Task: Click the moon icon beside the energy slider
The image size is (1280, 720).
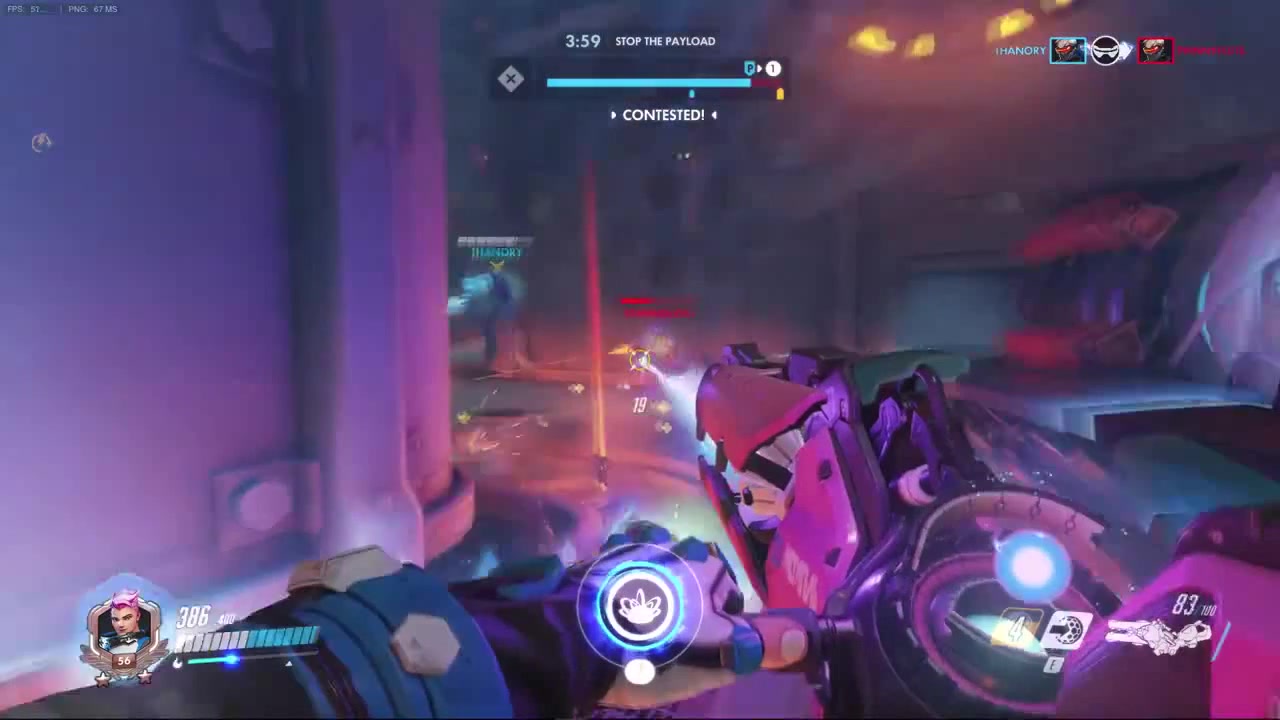Action: (178, 662)
